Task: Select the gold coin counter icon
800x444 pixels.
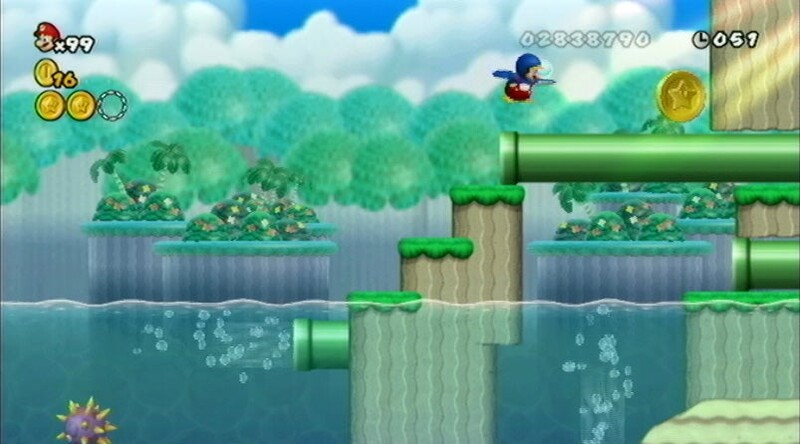Action: pyautogui.click(x=43, y=72)
